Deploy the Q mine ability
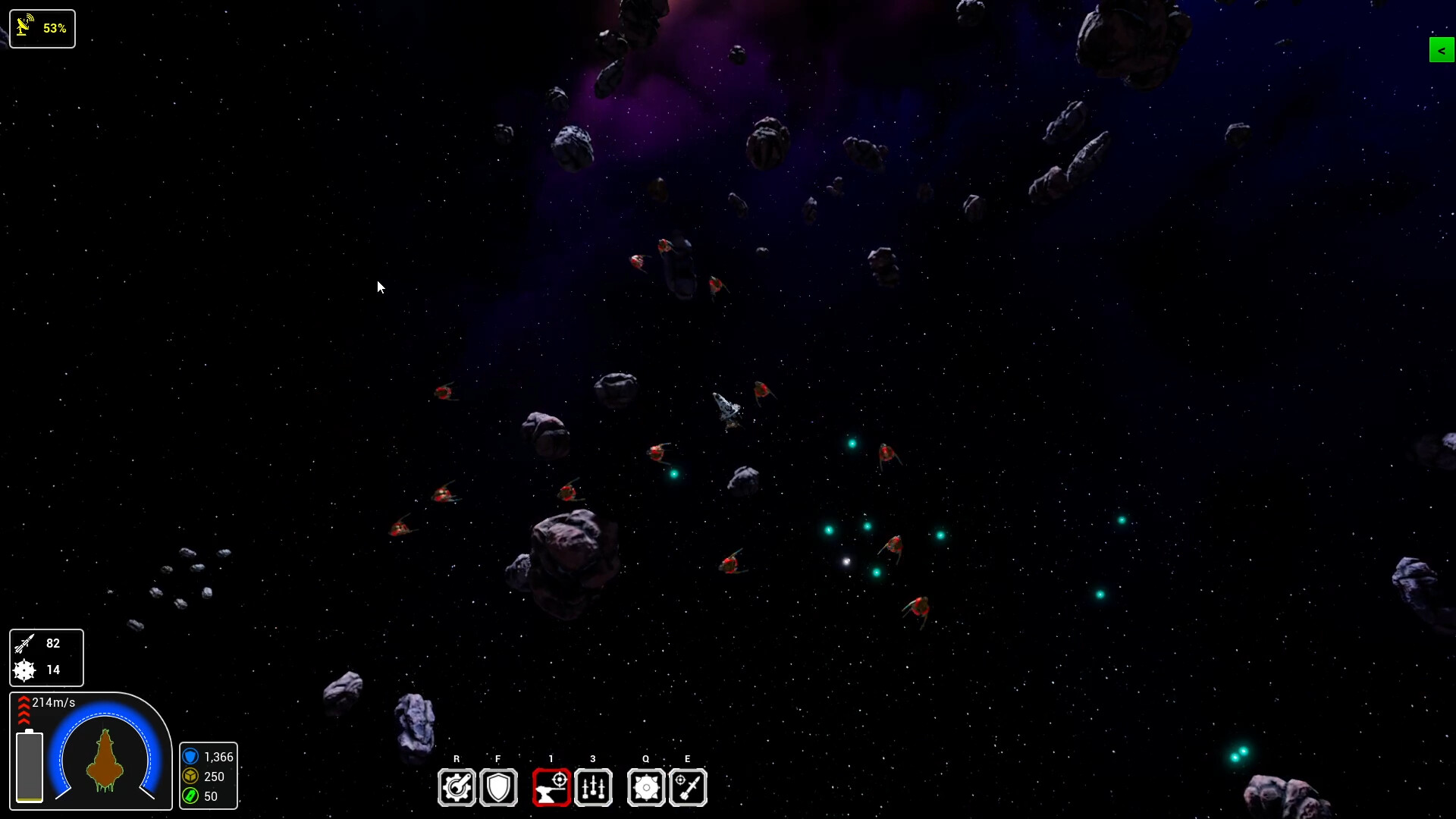The image size is (1456, 819). click(646, 787)
